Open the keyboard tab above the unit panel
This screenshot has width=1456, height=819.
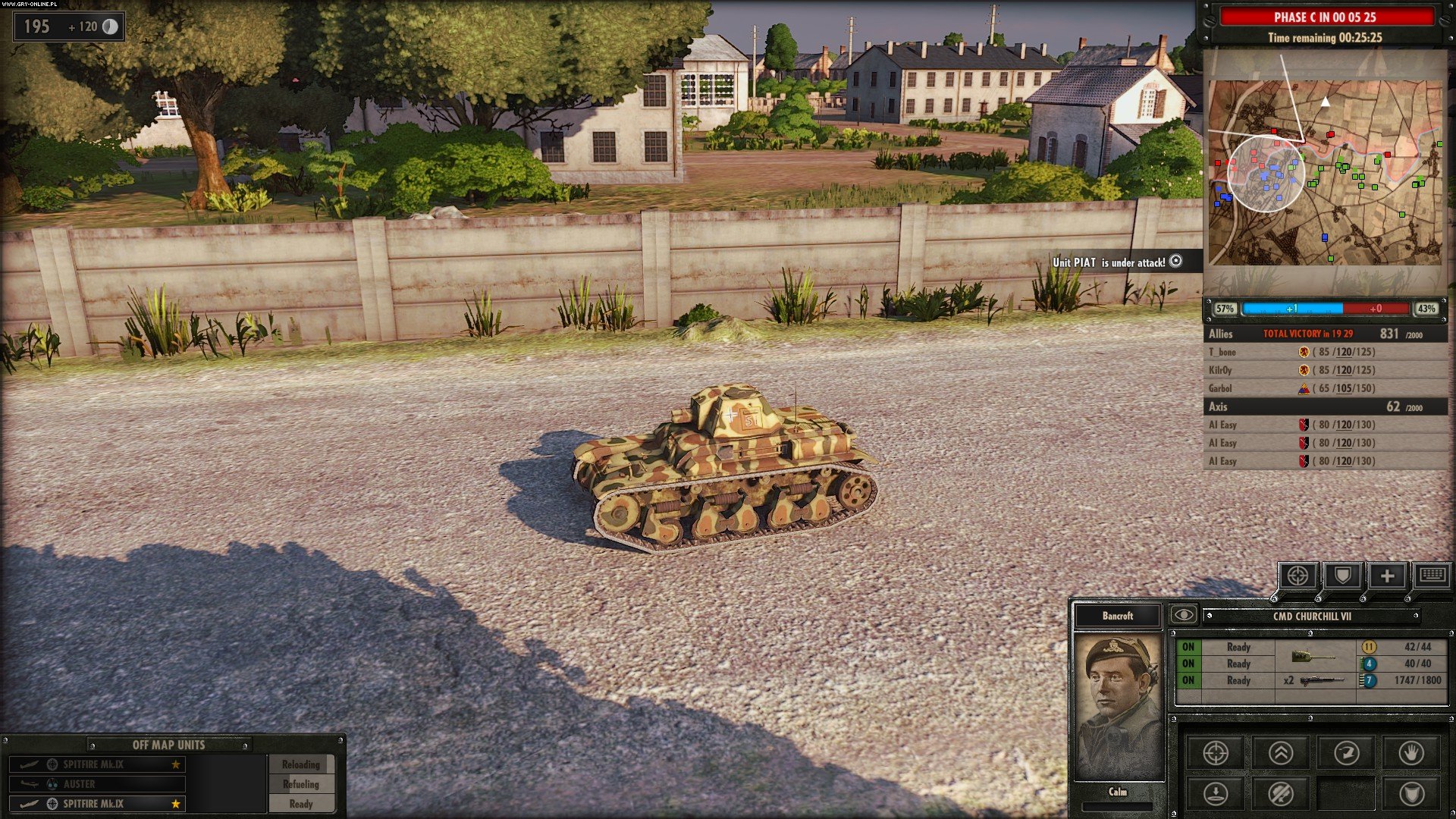click(x=1432, y=576)
